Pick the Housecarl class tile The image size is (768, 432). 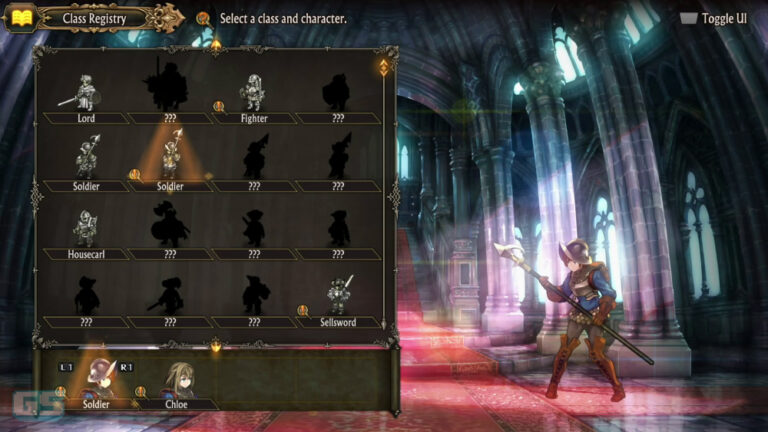(x=86, y=233)
